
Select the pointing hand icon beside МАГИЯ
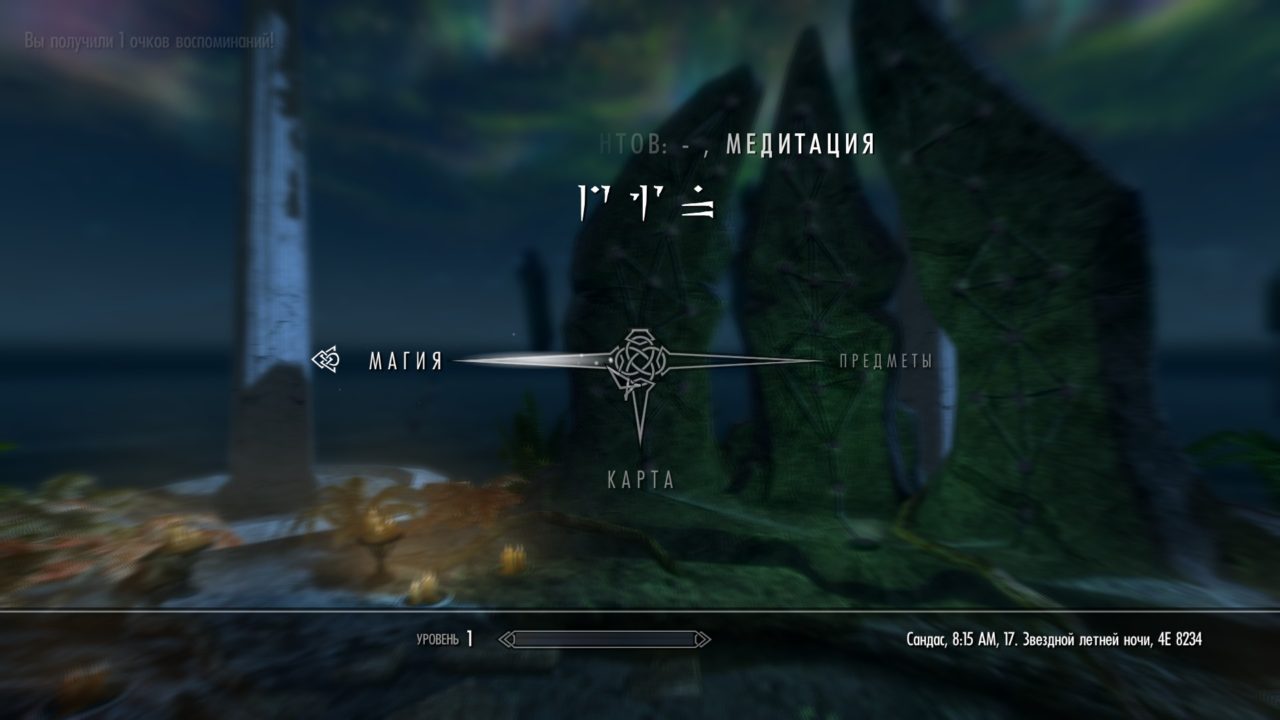(324, 358)
